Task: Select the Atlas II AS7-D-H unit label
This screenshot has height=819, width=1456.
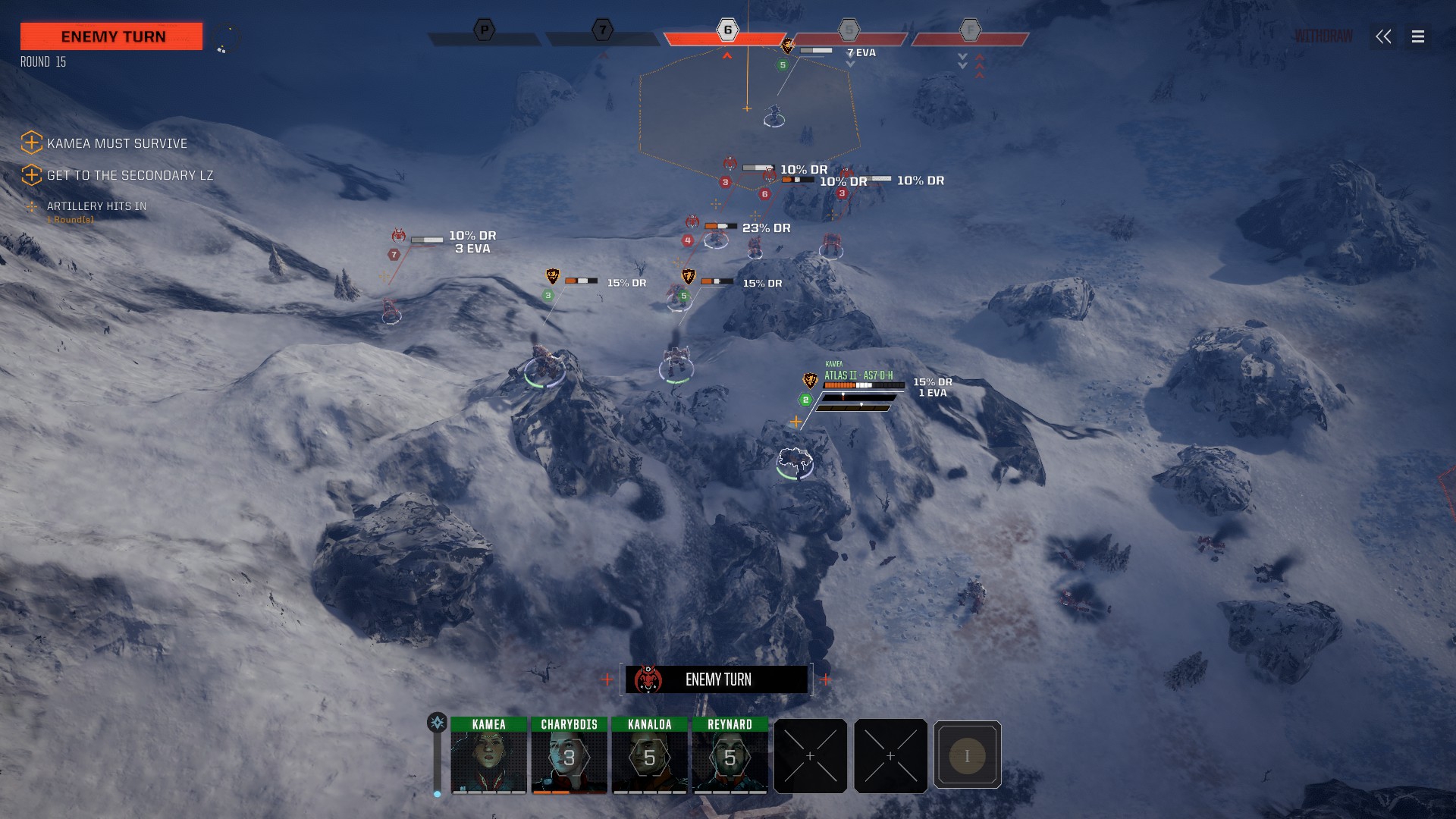Action: point(858,375)
